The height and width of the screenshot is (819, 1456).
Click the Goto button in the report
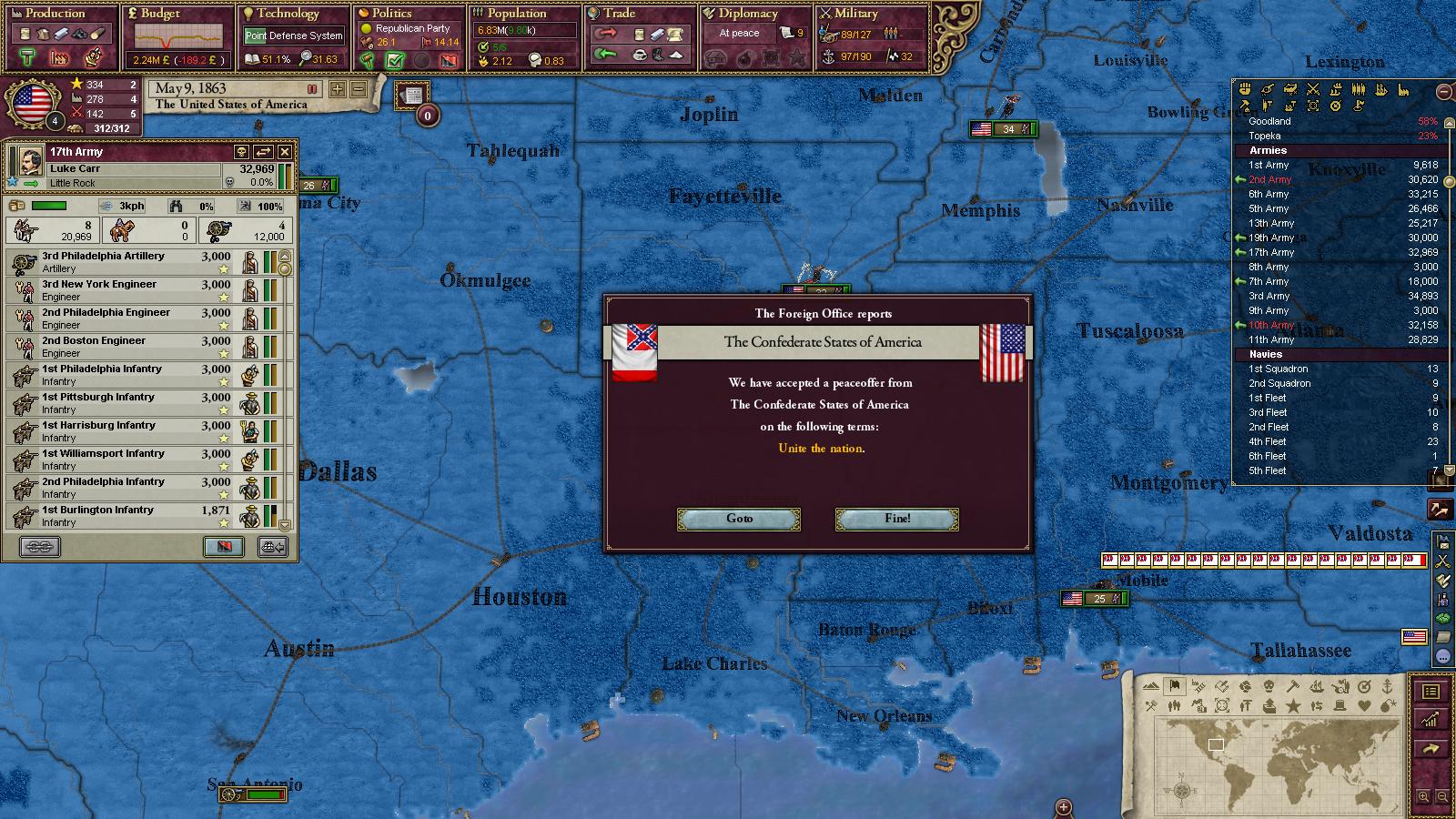[x=739, y=519]
